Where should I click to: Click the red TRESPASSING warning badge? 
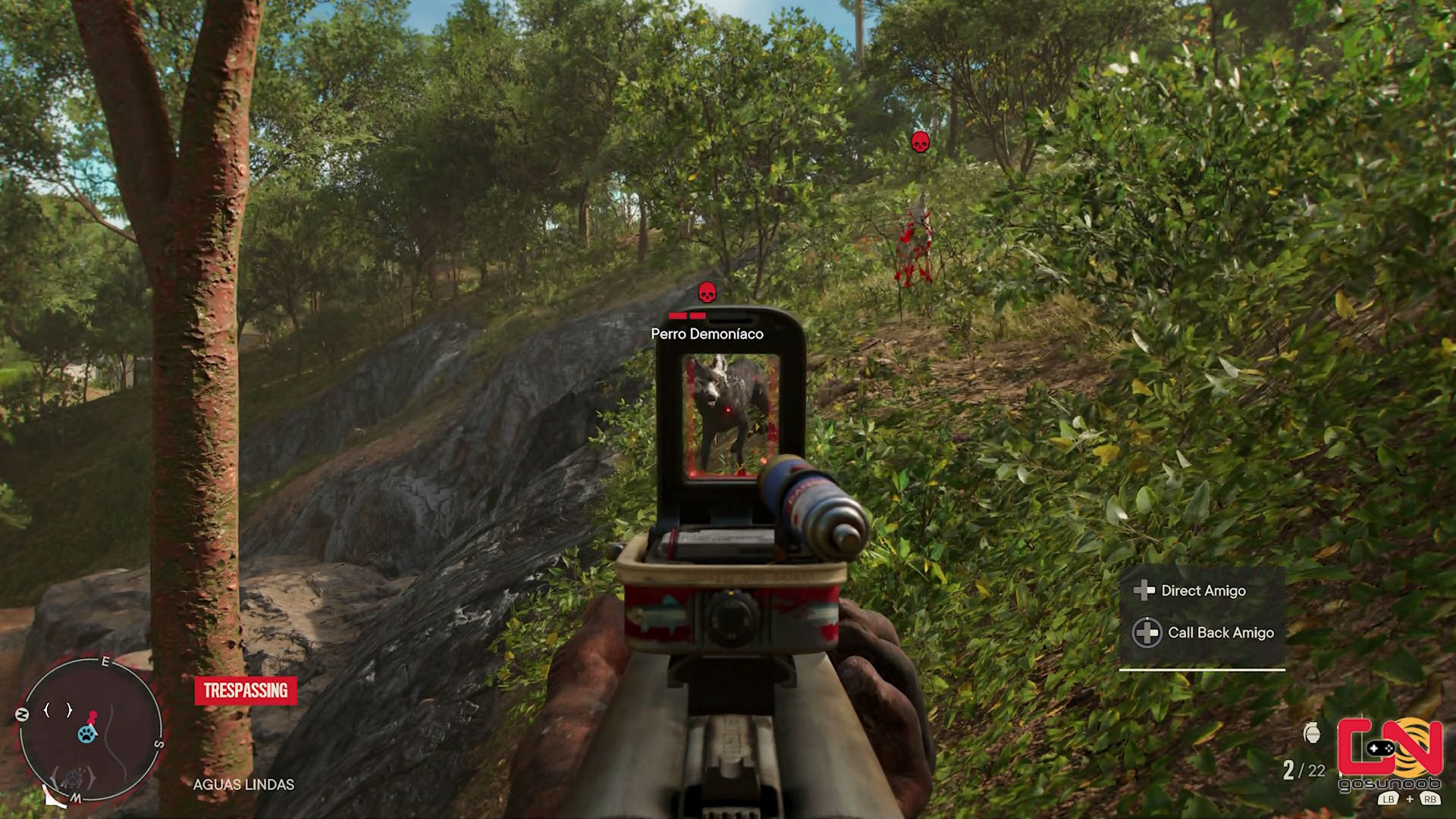pyautogui.click(x=246, y=691)
